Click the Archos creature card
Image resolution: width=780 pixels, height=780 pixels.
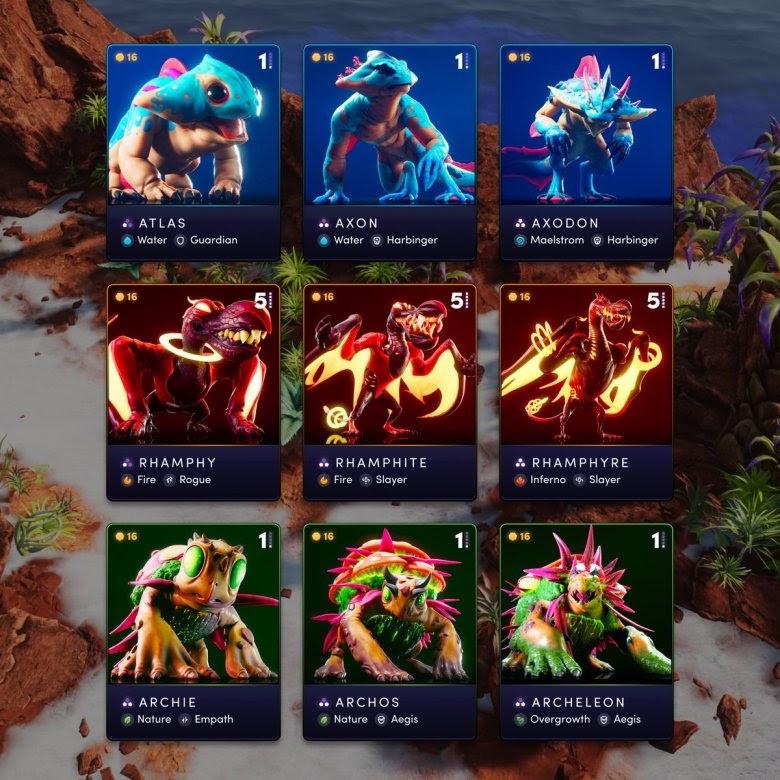[x=390, y=631]
